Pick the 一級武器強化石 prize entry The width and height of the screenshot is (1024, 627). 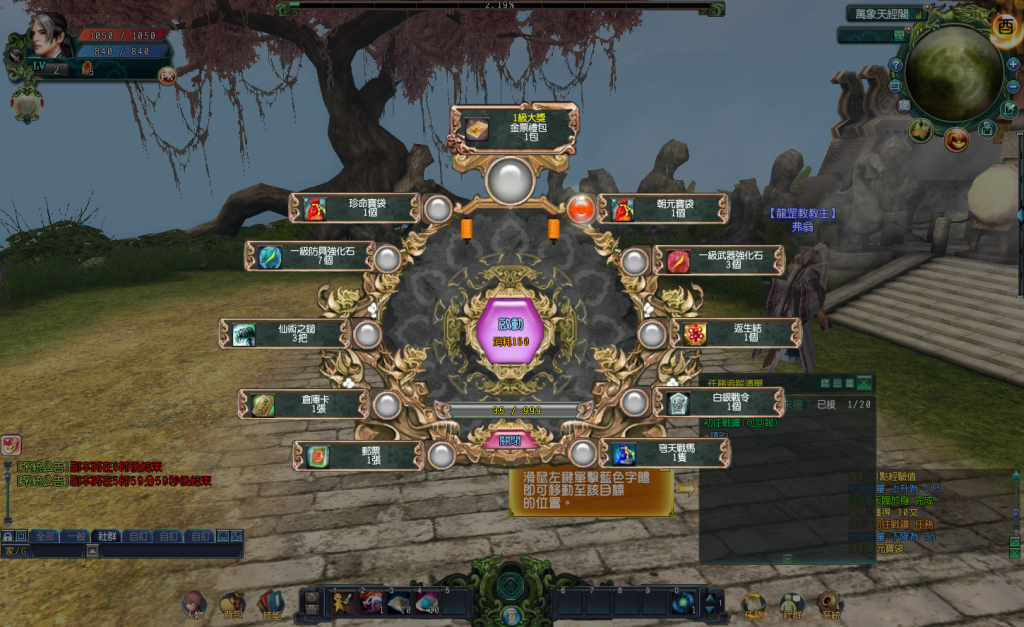point(719,260)
